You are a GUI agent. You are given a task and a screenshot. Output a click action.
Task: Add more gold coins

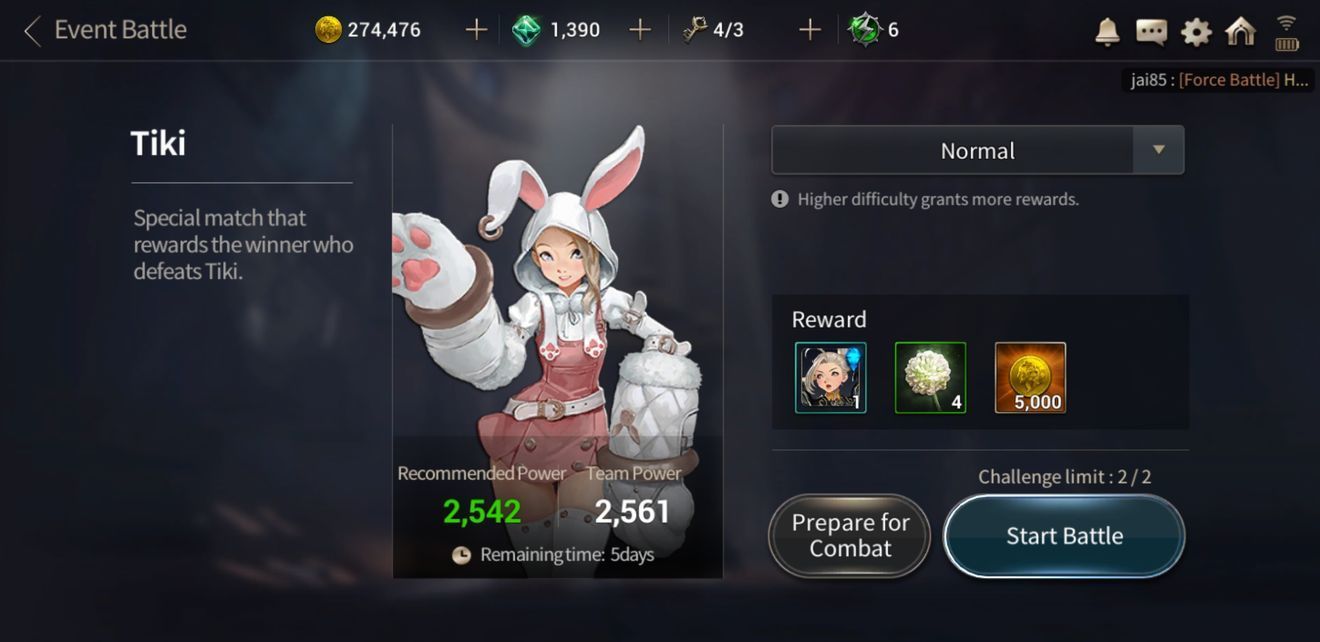[476, 30]
